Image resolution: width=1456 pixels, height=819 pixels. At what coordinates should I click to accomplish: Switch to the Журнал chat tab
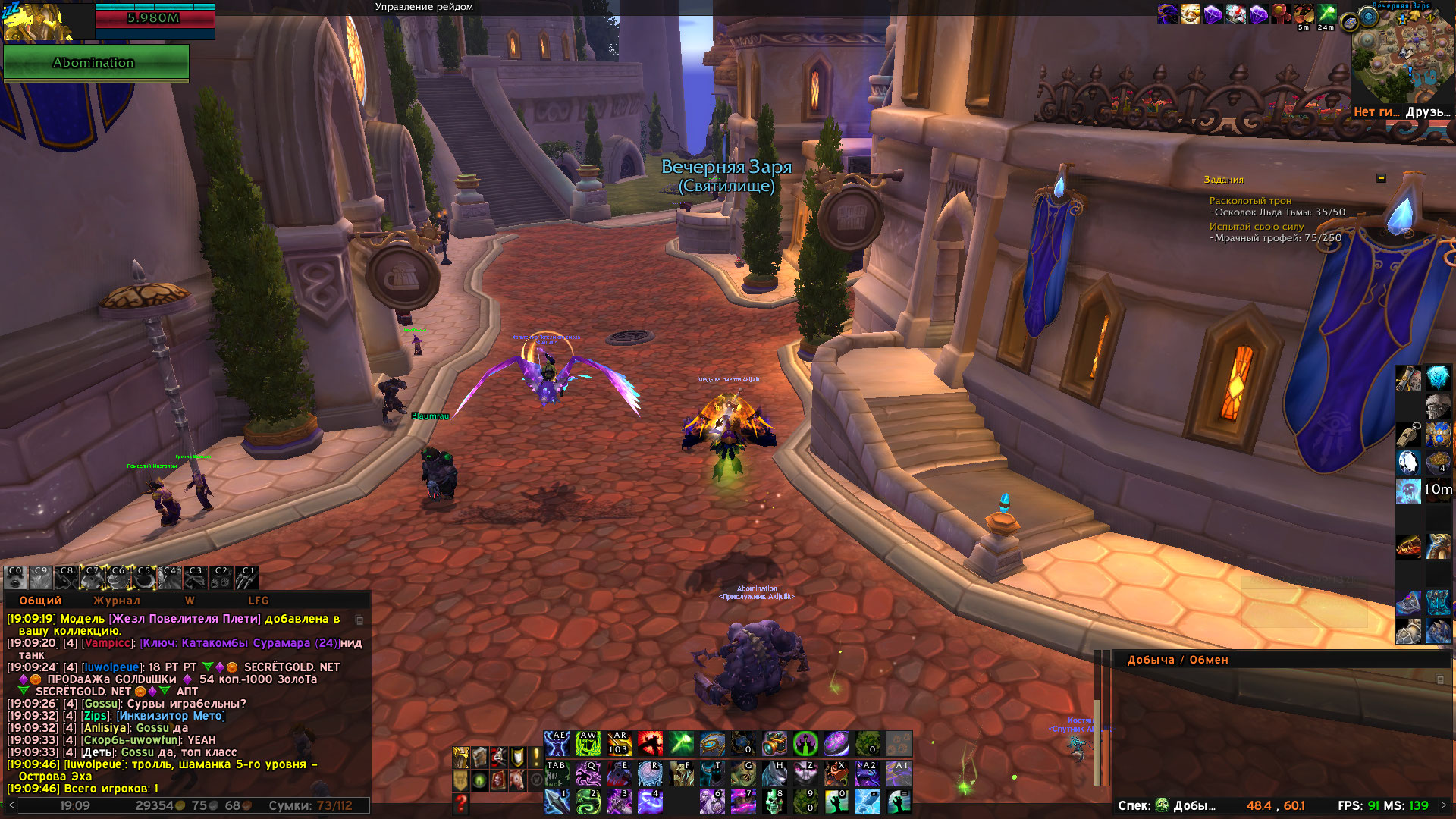coord(116,601)
